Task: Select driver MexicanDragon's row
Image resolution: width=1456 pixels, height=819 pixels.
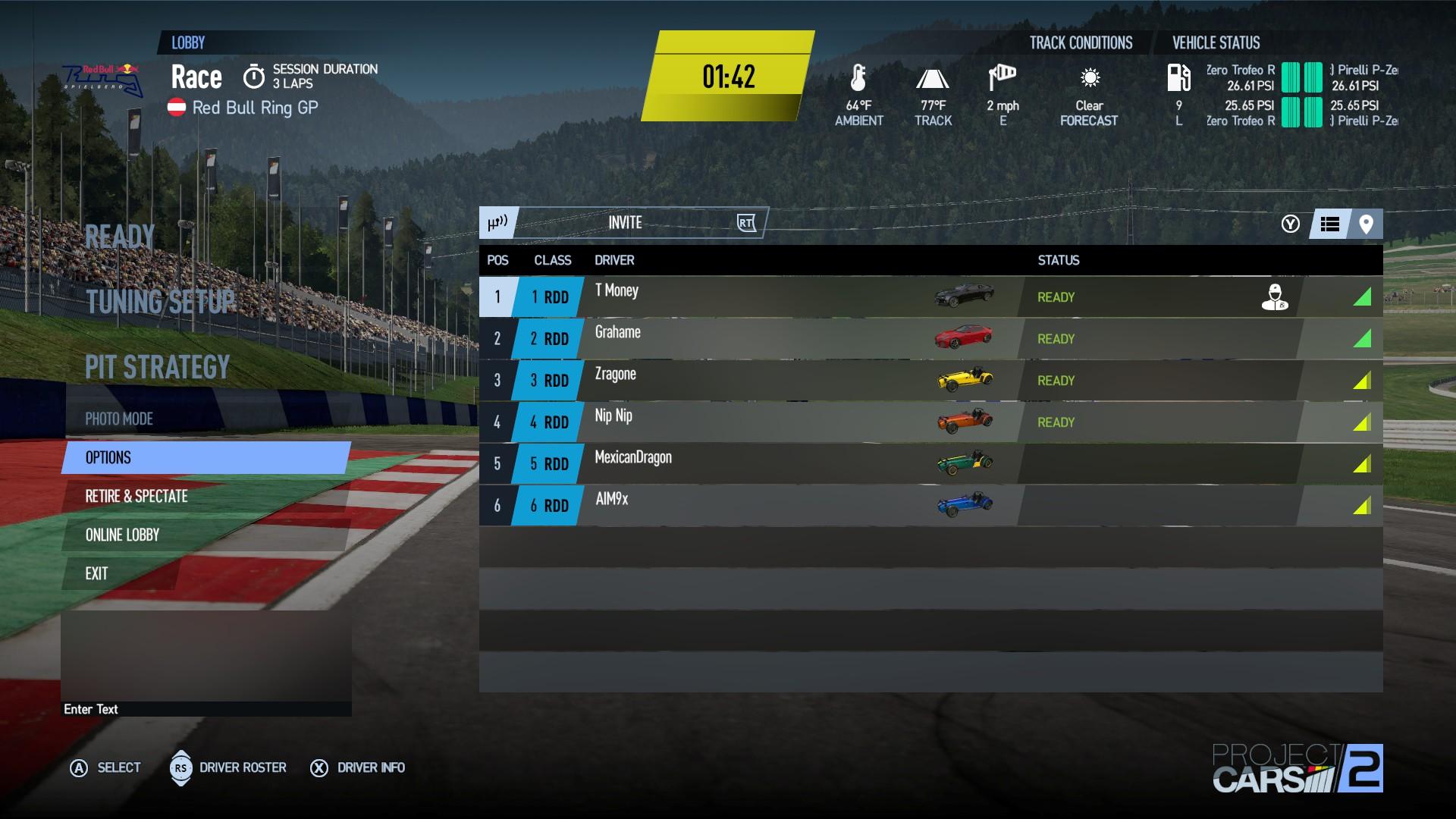Action: (x=758, y=463)
